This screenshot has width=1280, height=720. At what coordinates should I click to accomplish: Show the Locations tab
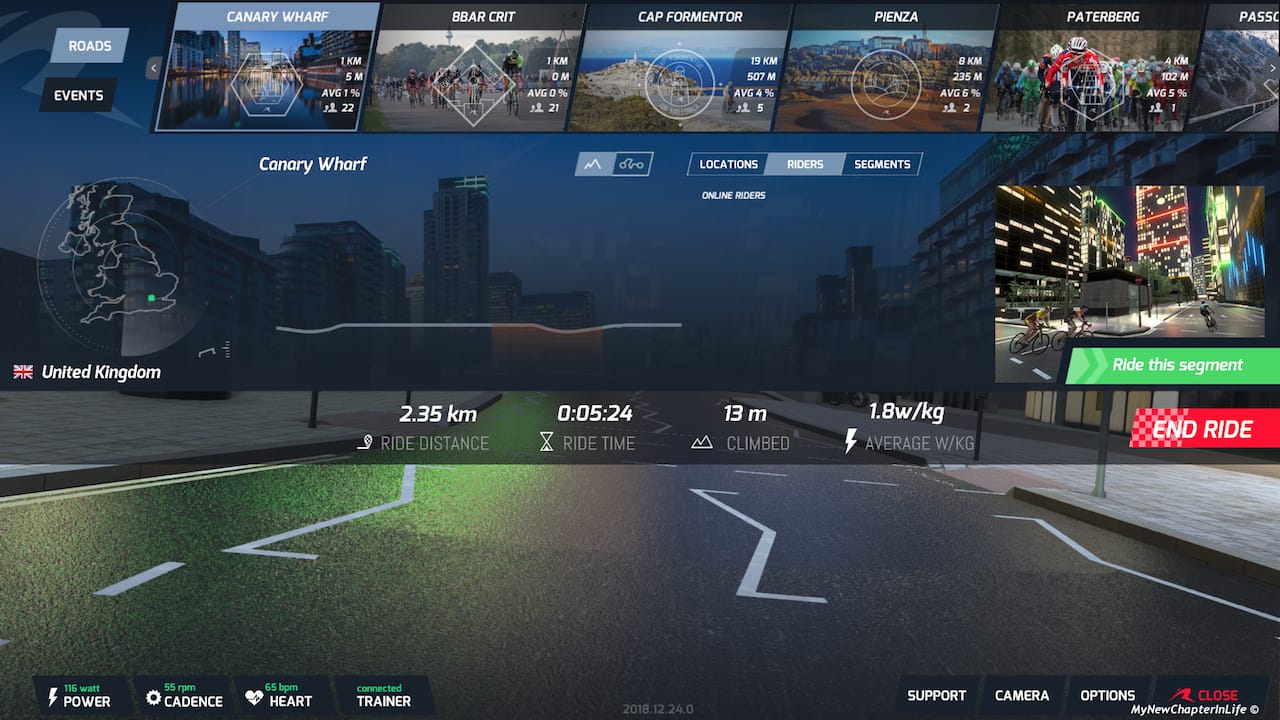[728, 164]
